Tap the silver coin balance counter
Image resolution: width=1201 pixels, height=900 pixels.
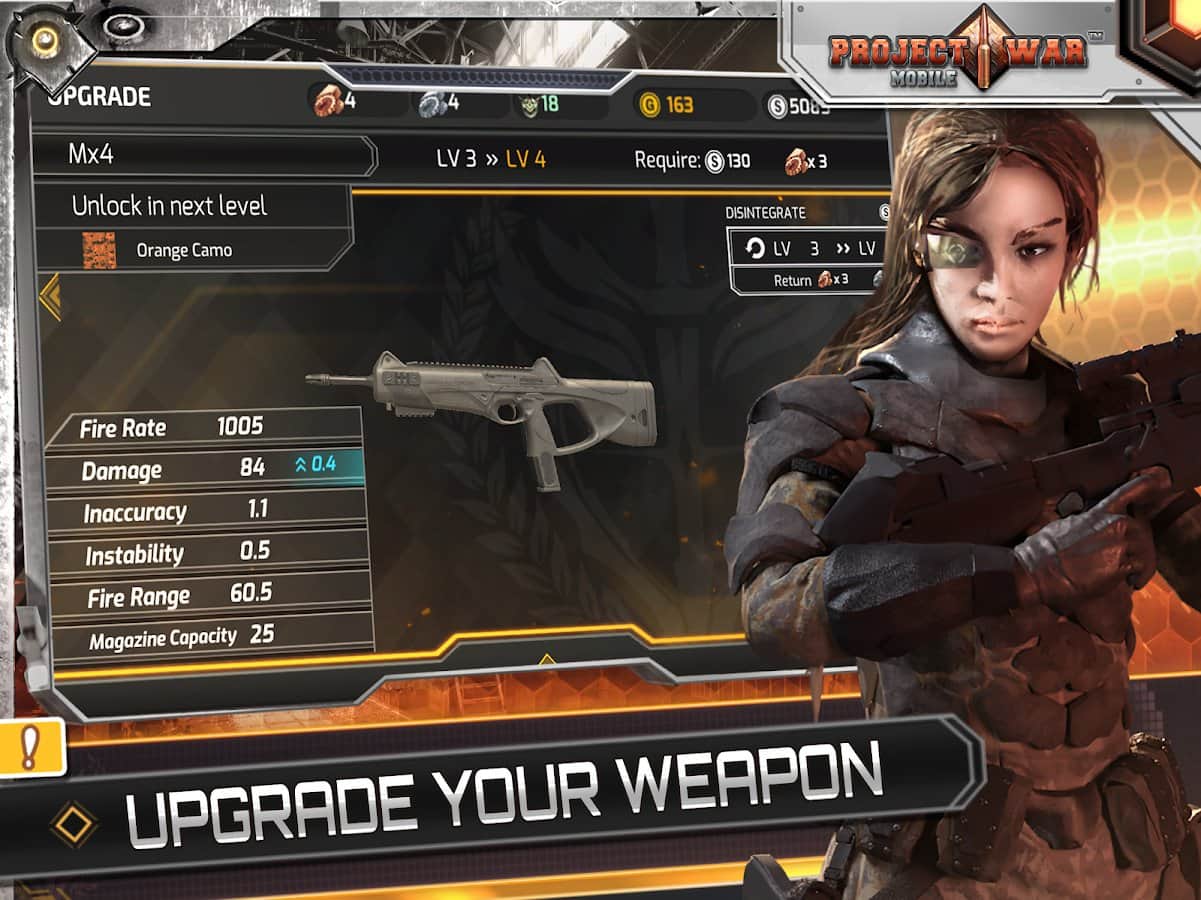click(798, 105)
